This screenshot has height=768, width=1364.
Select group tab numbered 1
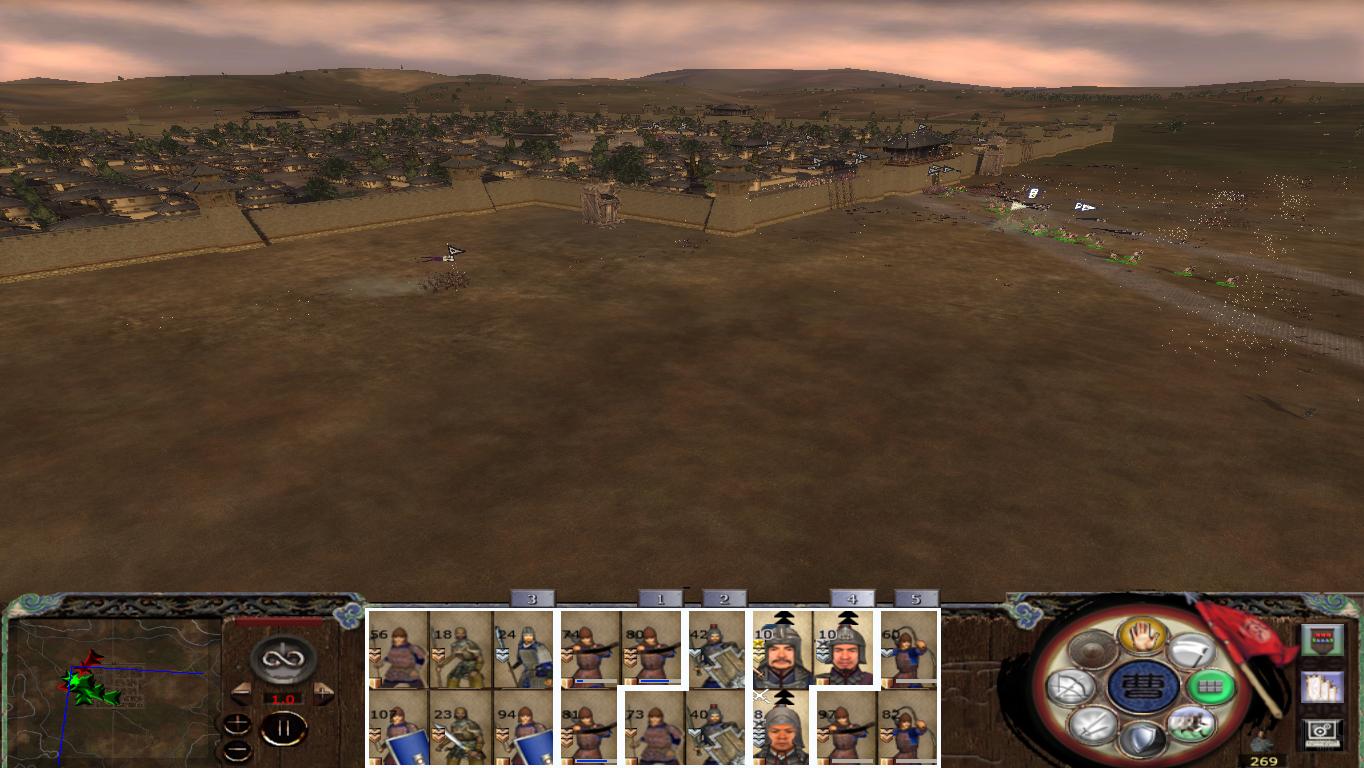click(662, 598)
